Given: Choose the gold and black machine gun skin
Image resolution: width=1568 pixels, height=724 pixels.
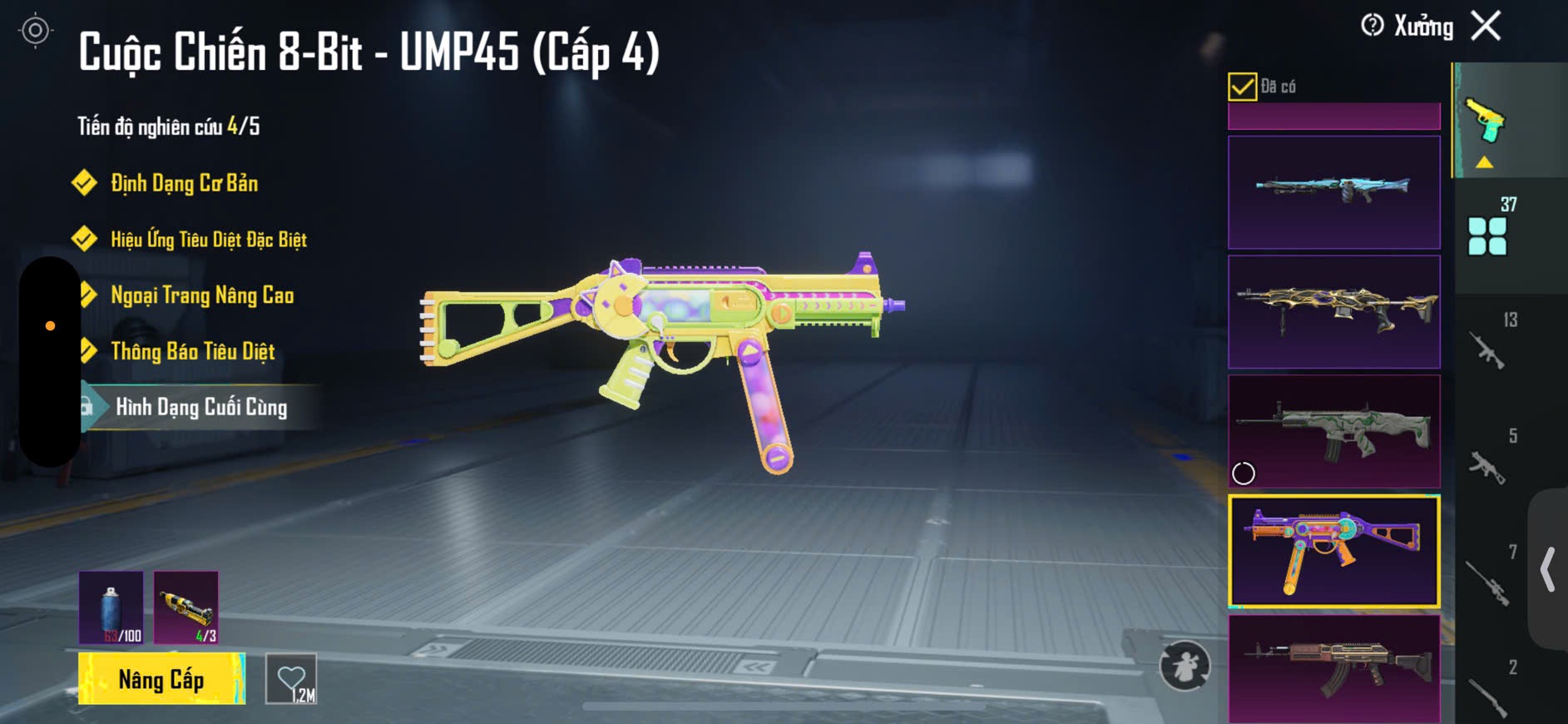Looking at the screenshot, I should click(1333, 312).
